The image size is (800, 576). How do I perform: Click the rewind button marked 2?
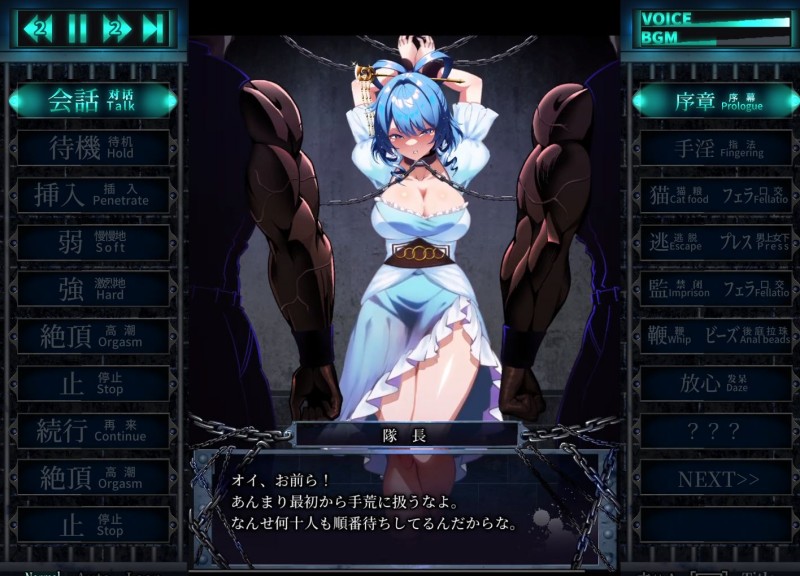tap(39, 28)
